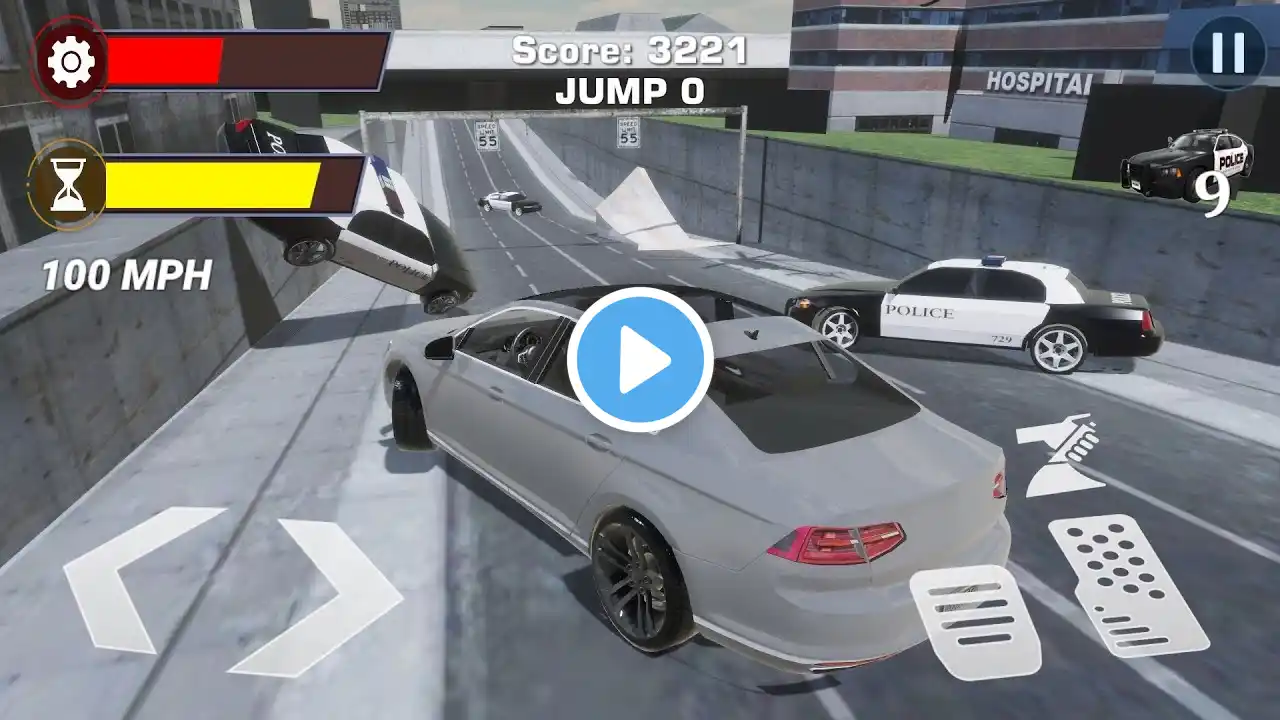Play the video with the blue play button
The width and height of the screenshot is (1280, 720).
tap(640, 360)
